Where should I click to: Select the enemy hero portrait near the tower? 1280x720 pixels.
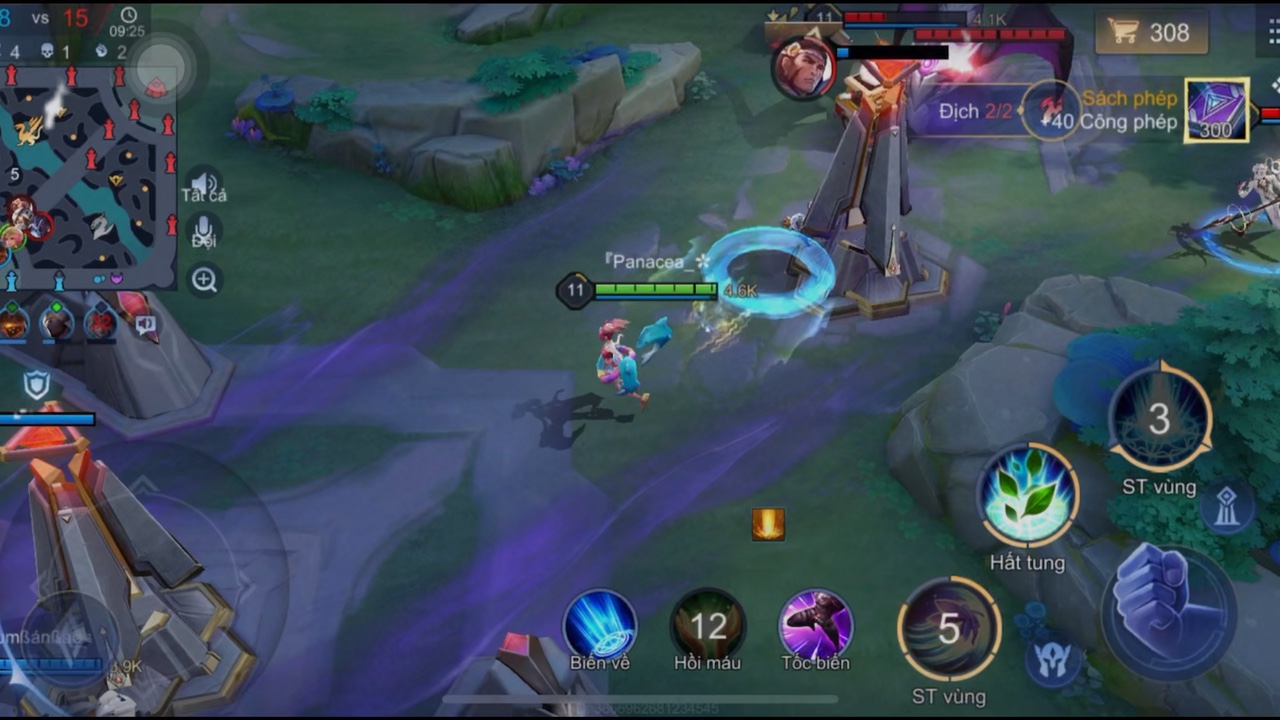tap(803, 70)
